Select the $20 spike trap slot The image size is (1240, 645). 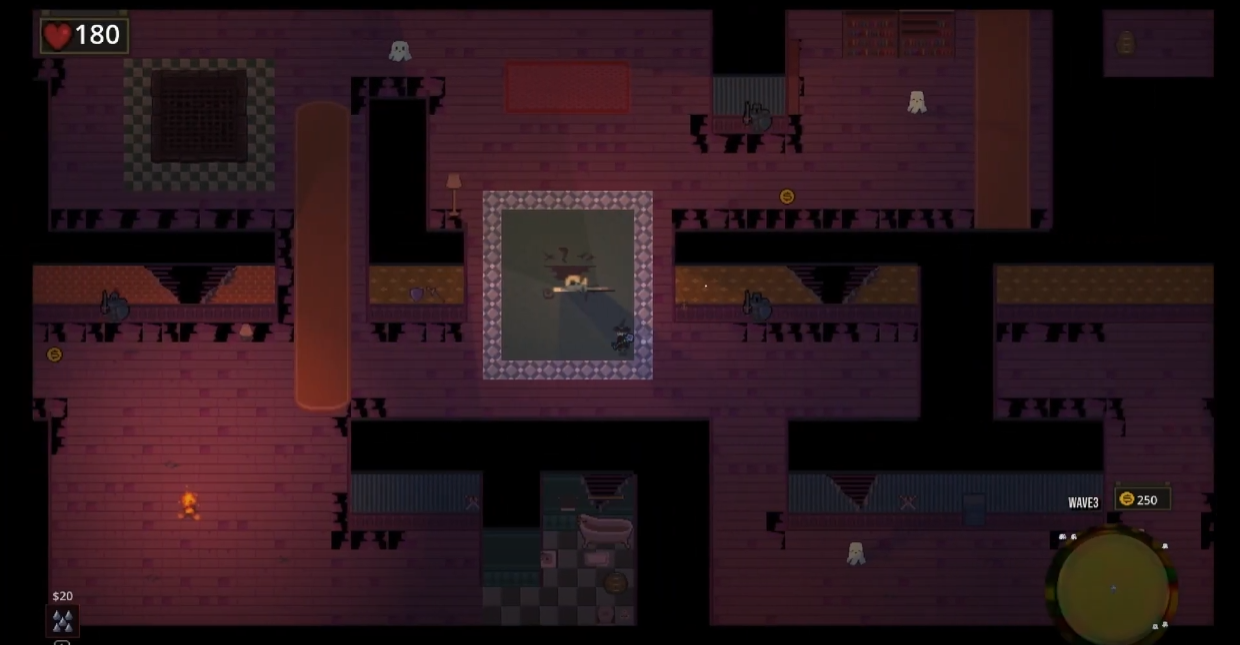point(63,620)
